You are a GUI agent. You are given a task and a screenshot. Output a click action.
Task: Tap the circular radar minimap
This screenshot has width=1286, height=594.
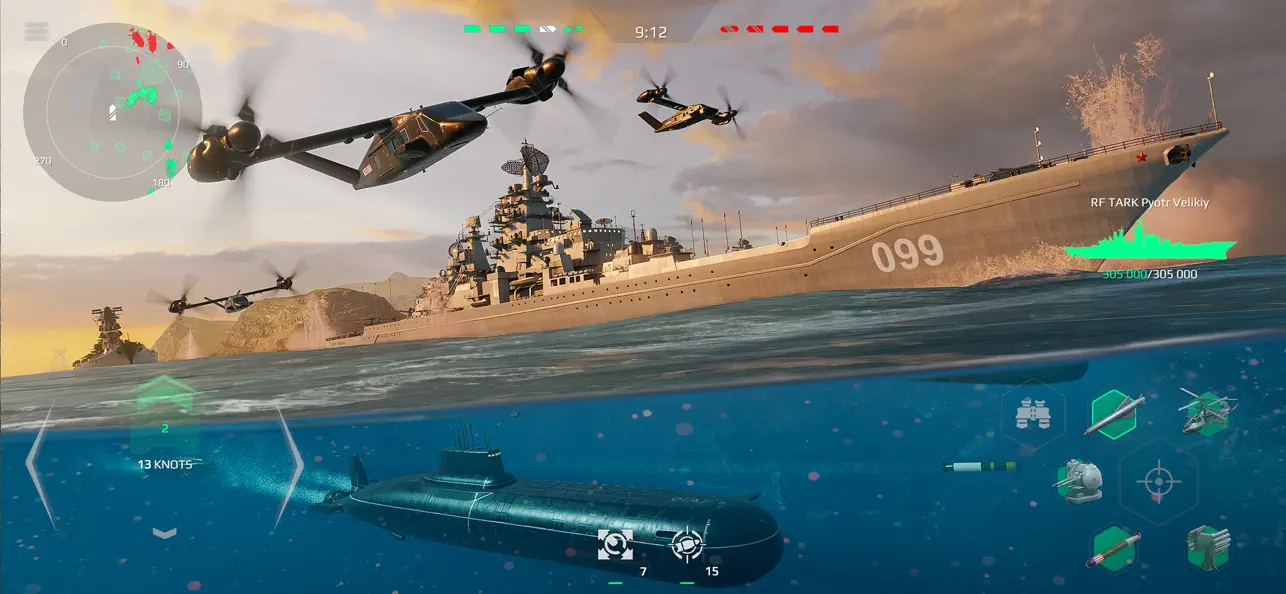click(x=112, y=111)
